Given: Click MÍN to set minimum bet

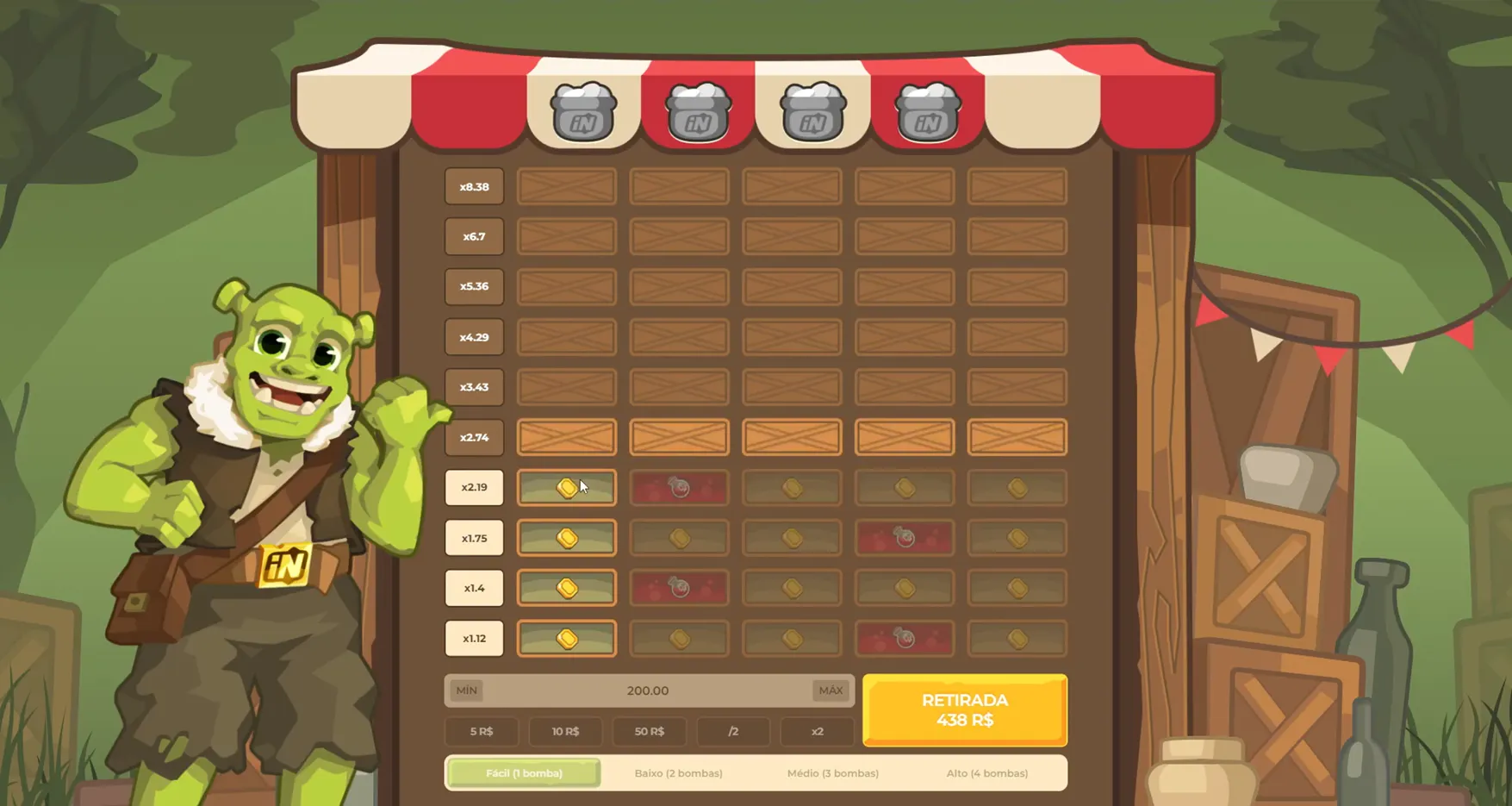Looking at the screenshot, I should [466, 690].
